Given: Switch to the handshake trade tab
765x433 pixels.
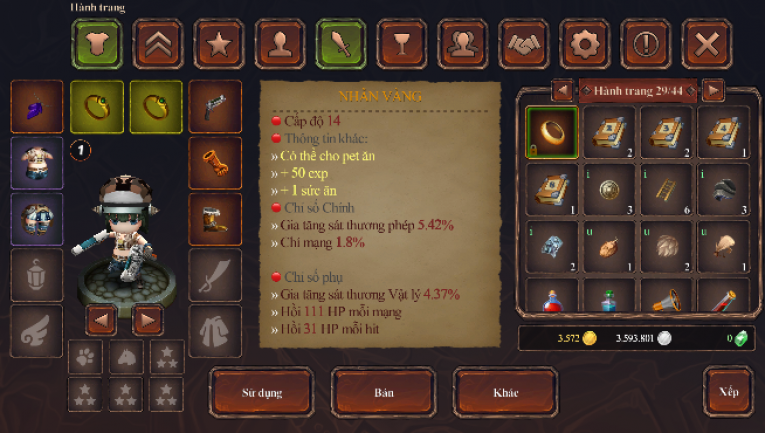Looking at the screenshot, I should (524, 43).
